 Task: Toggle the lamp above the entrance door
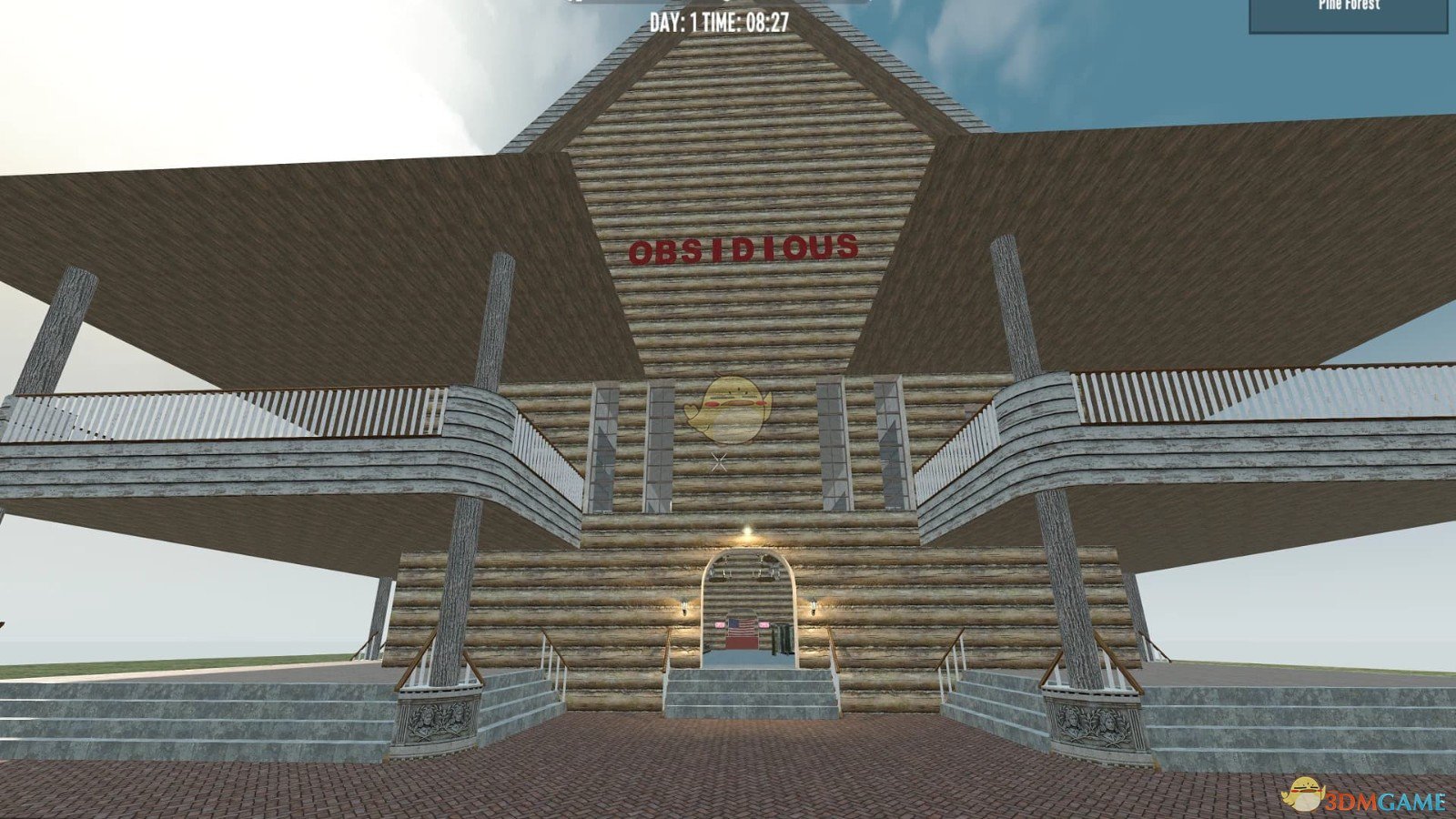pos(746,532)
